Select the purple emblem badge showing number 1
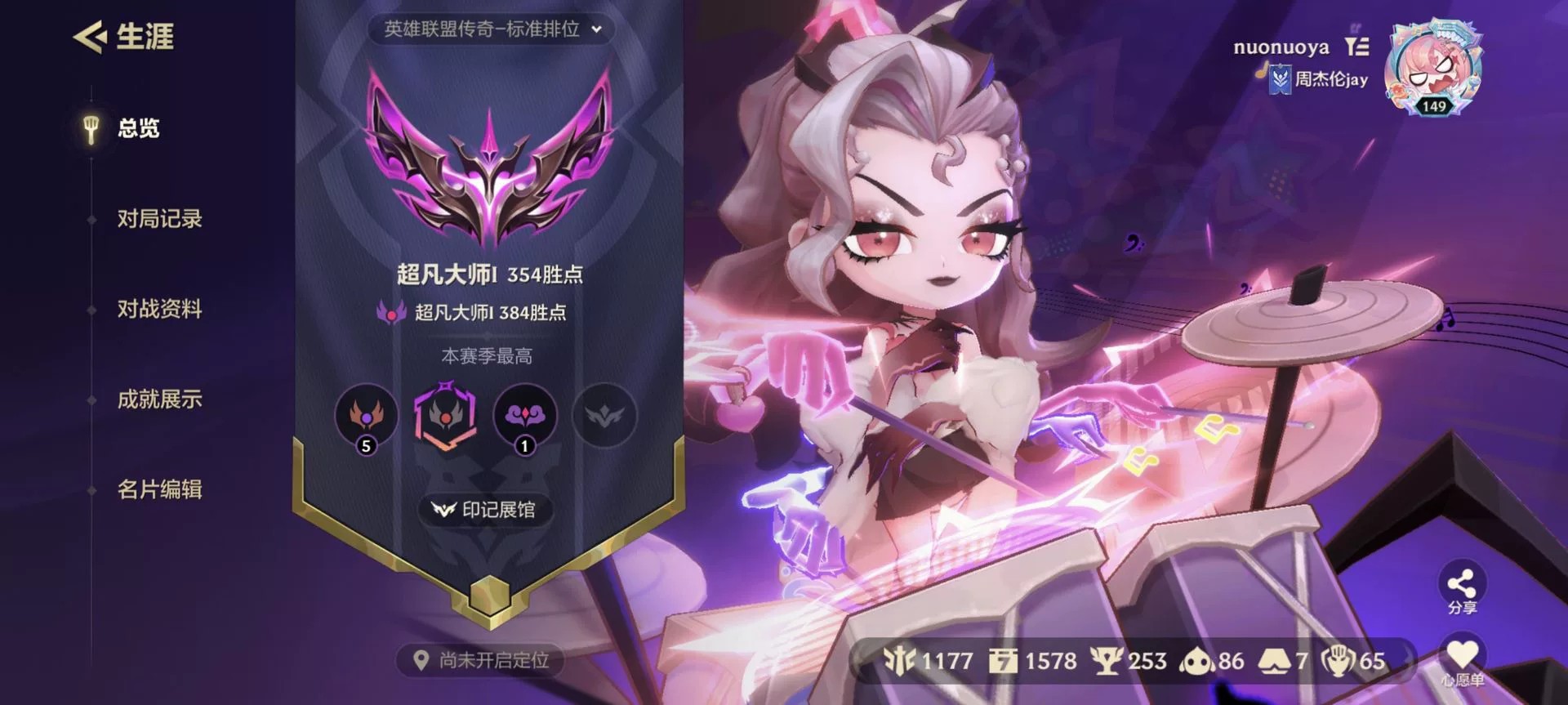Viewport: 1568px width, 705px height. [x=524, y=417]
